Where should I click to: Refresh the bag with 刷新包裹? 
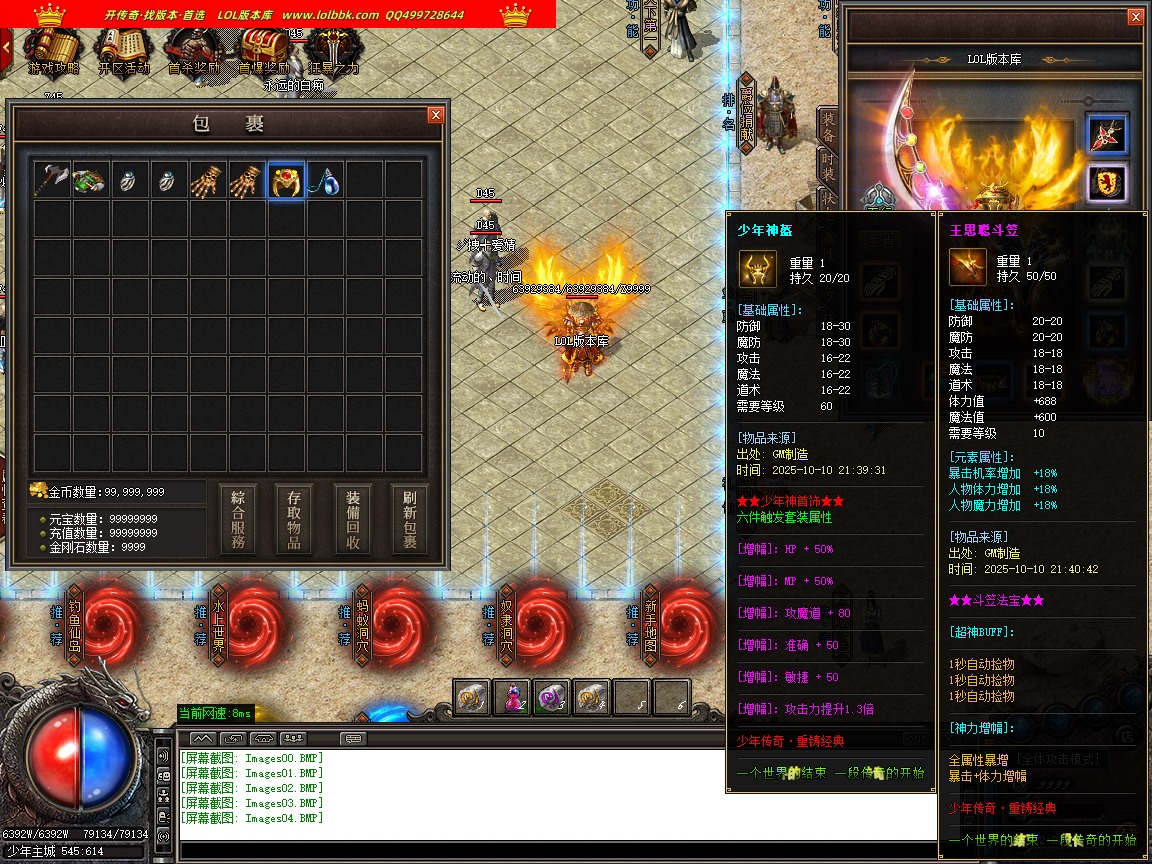(410, 520)
